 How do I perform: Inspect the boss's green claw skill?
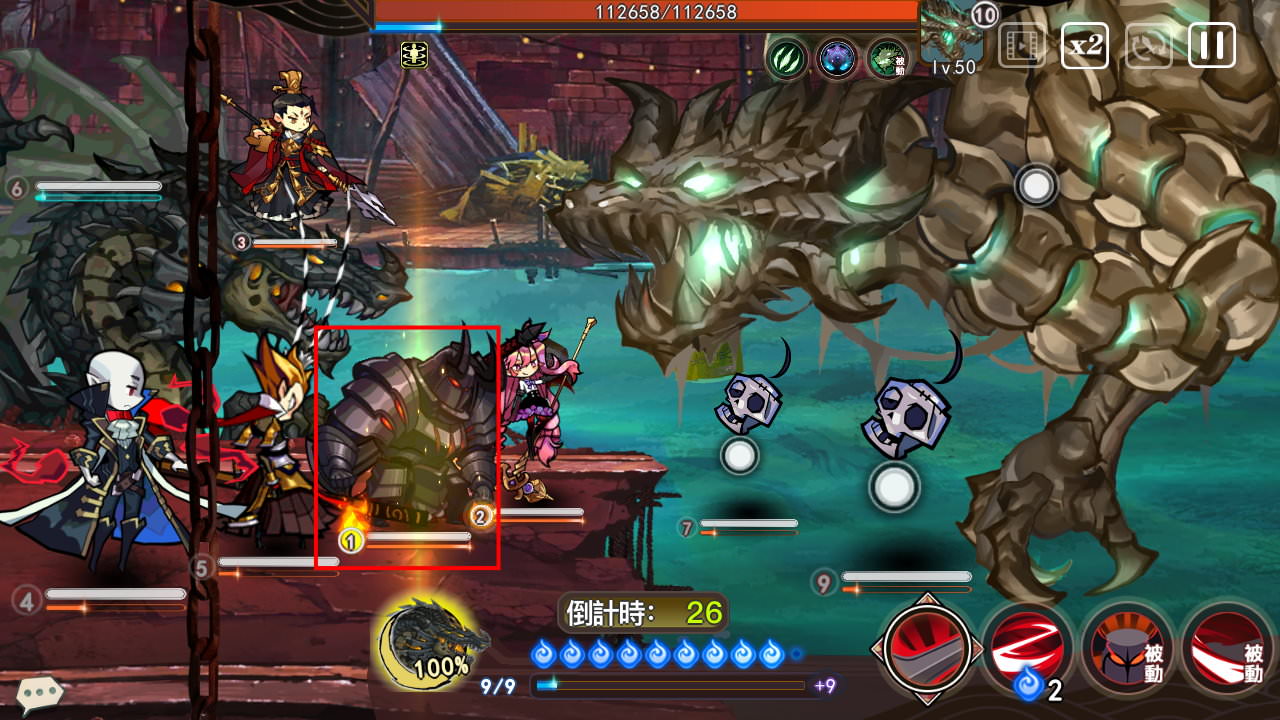[787, 58]
